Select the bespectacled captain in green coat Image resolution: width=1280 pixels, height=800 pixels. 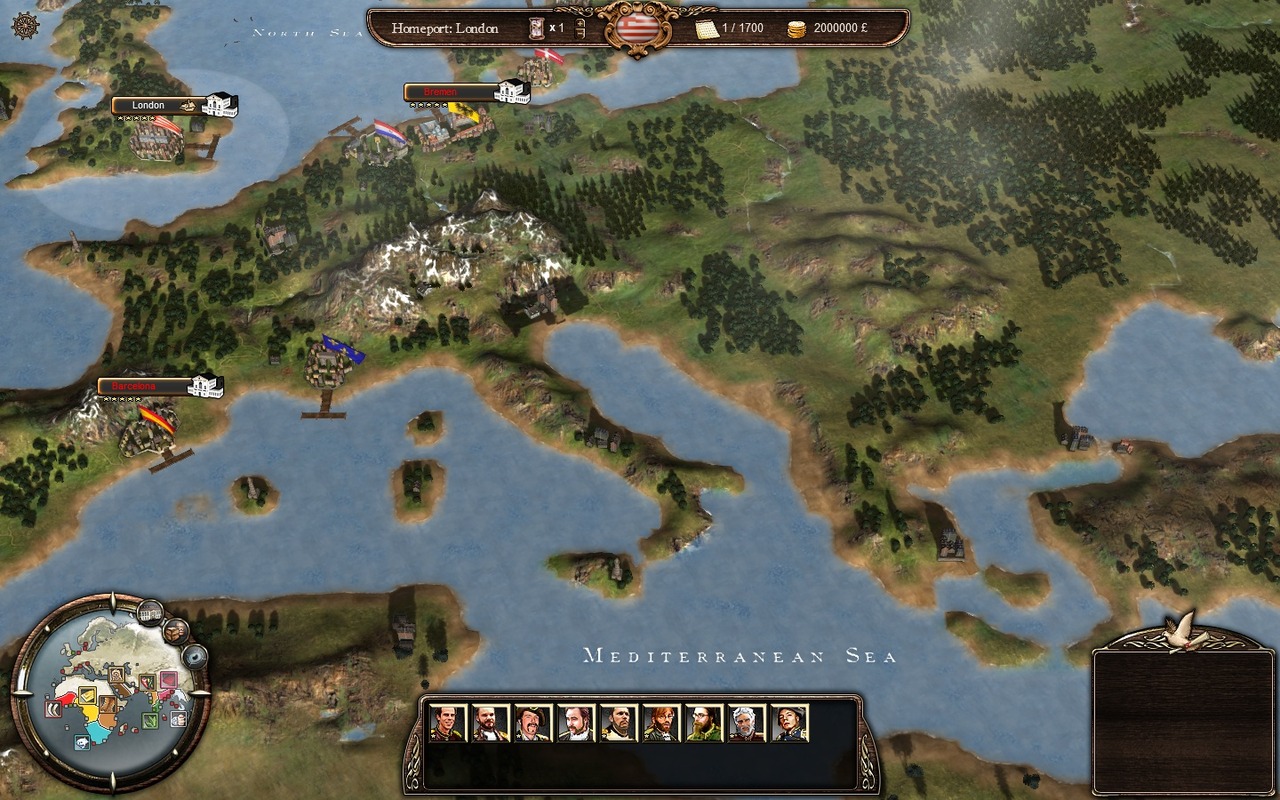point(703,723)
